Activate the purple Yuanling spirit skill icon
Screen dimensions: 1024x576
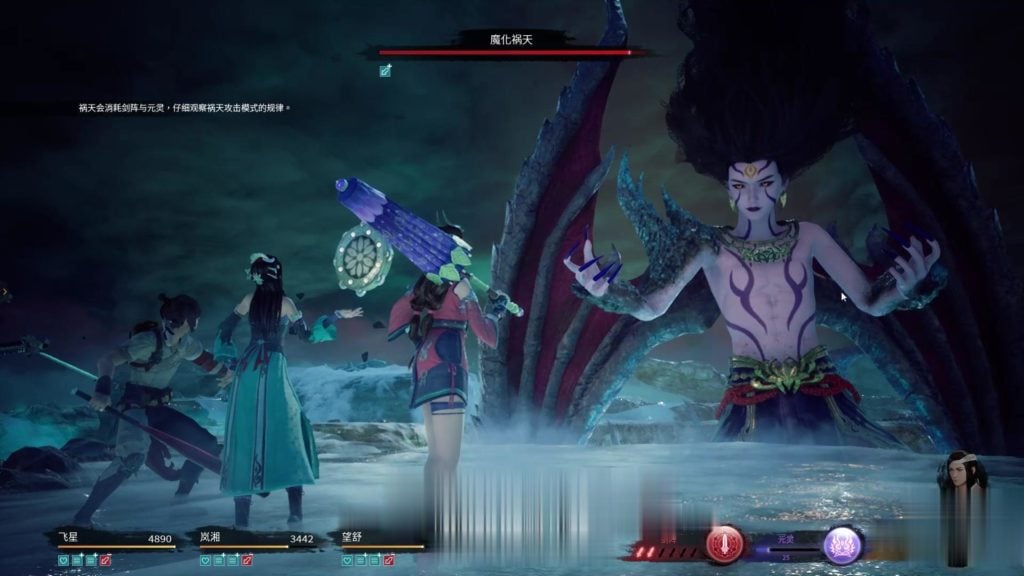pyautogui.click(x=842, y=544)
